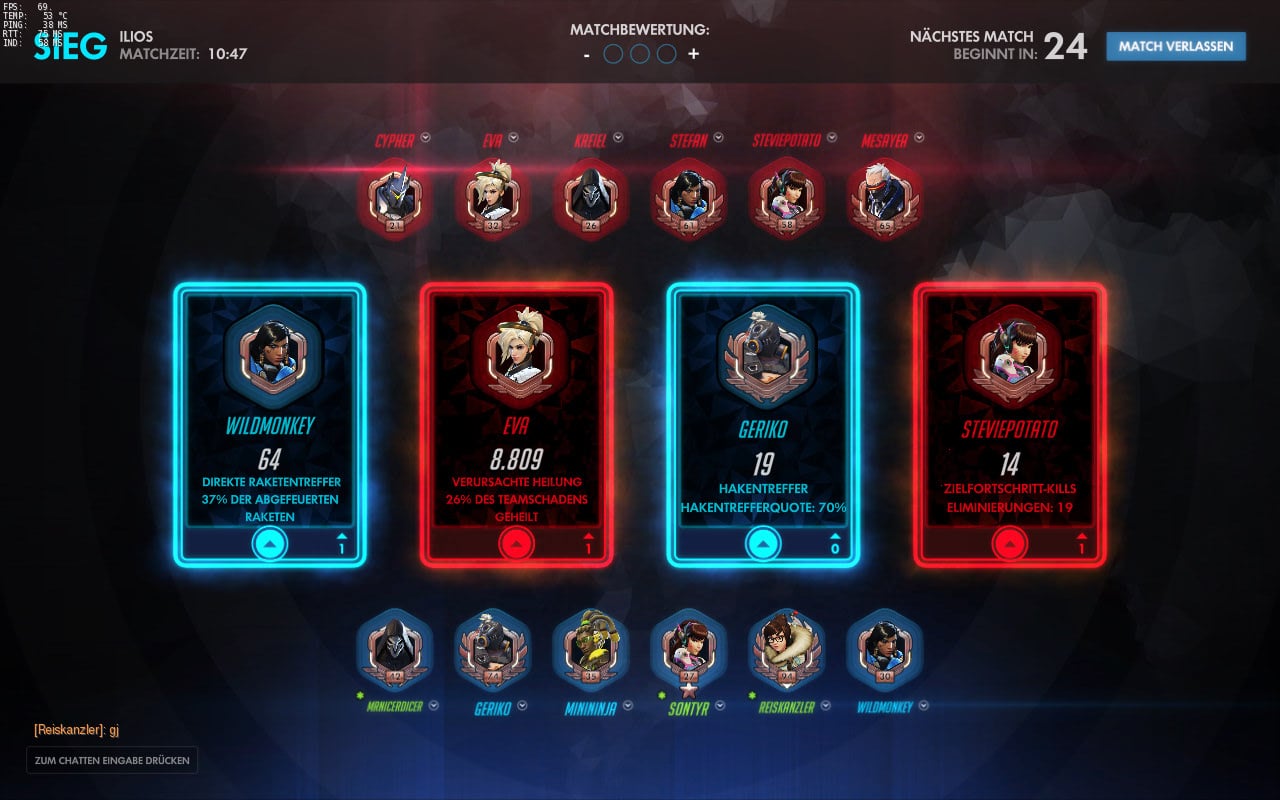Open the dropdown next to Manicerdicer
The width and height of the screenshot is (1280, 800).
[x=434, y=705]
